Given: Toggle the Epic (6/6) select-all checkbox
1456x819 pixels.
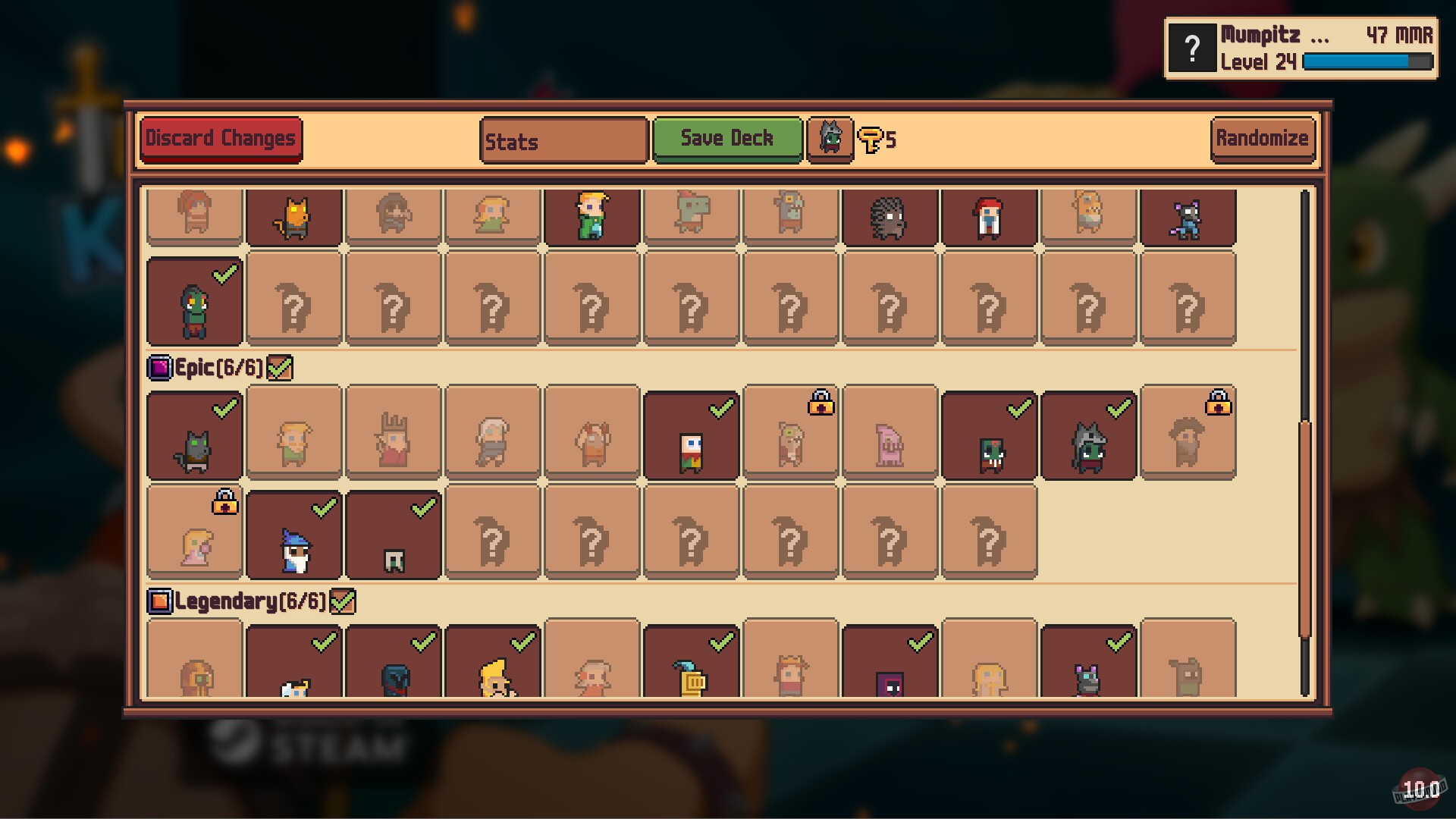Looking at the screenshot, I should pos(281,367).
